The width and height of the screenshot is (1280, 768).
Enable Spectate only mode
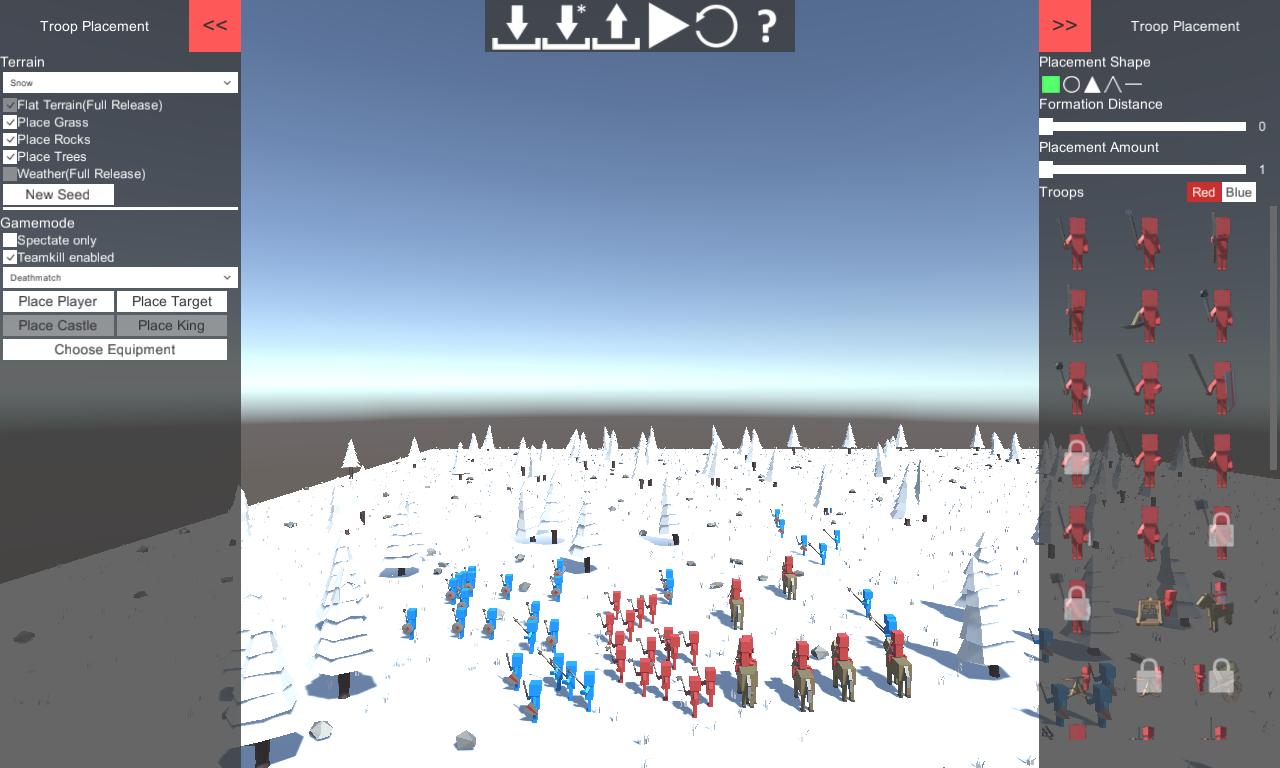click(9, 240)
